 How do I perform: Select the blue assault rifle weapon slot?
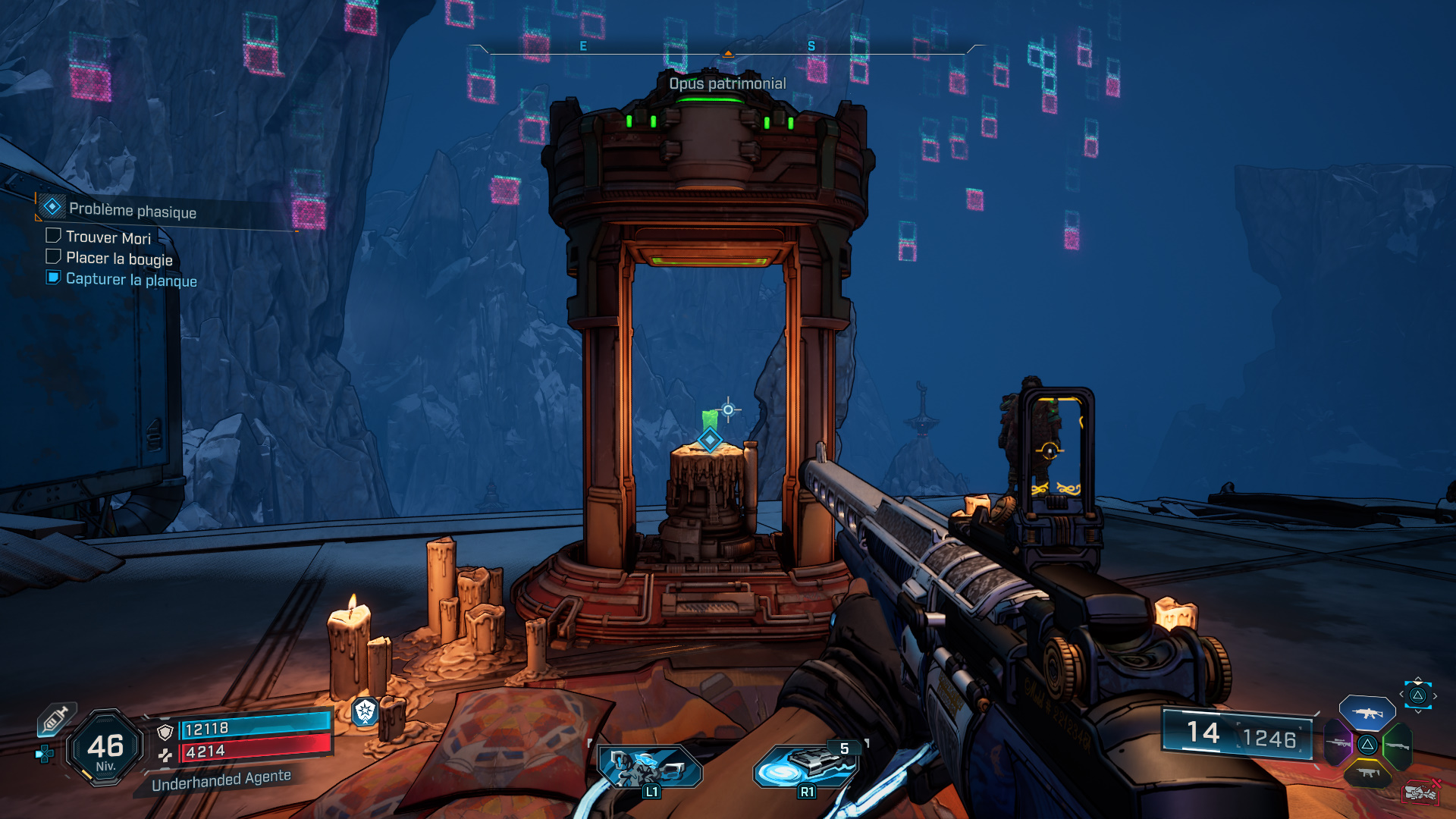tap(1367, 713)
